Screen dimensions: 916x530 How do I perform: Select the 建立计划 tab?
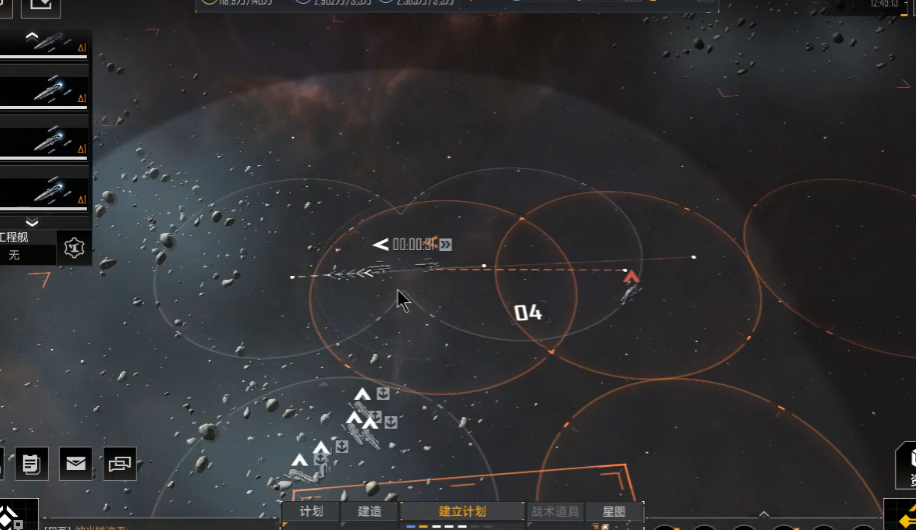pos(462,511)
